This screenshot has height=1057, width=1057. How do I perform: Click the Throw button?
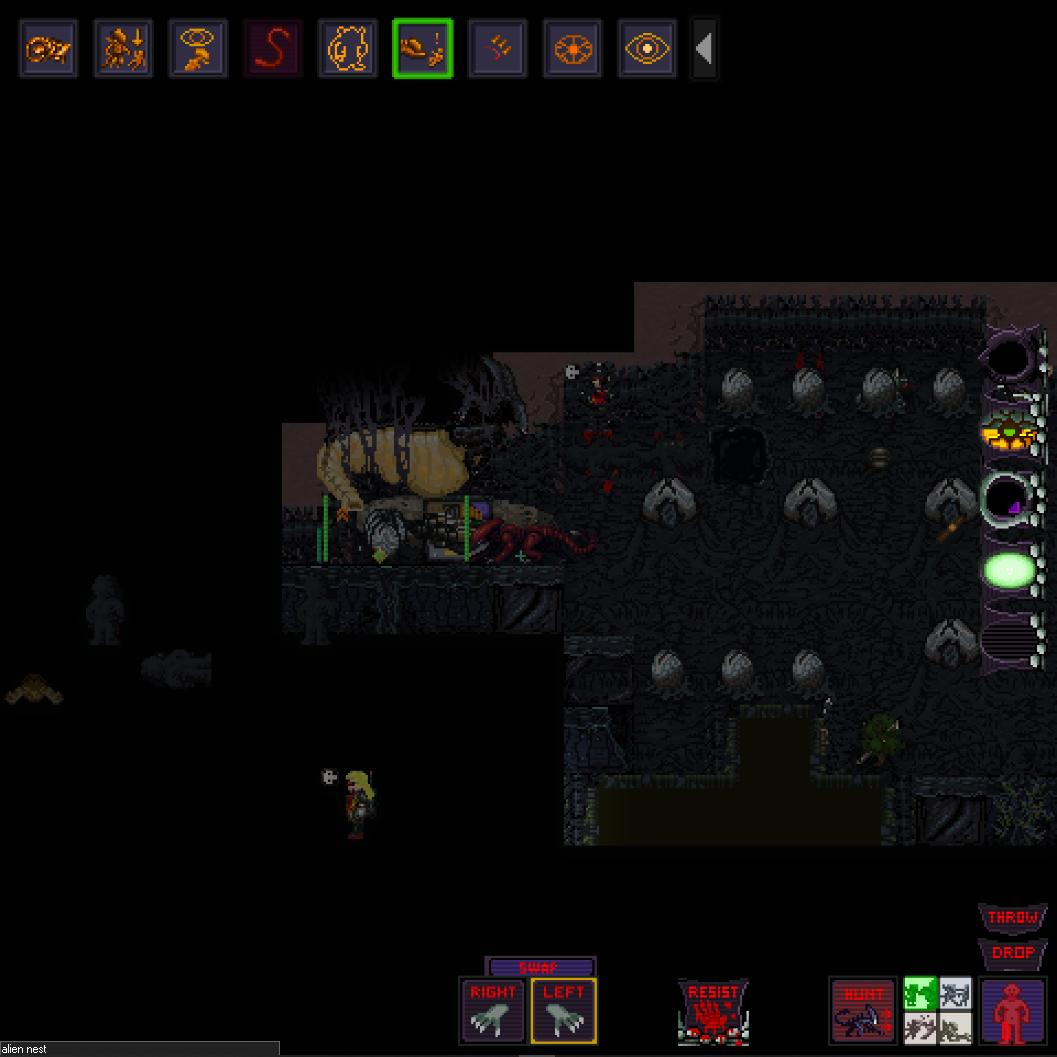[1012, 917]
